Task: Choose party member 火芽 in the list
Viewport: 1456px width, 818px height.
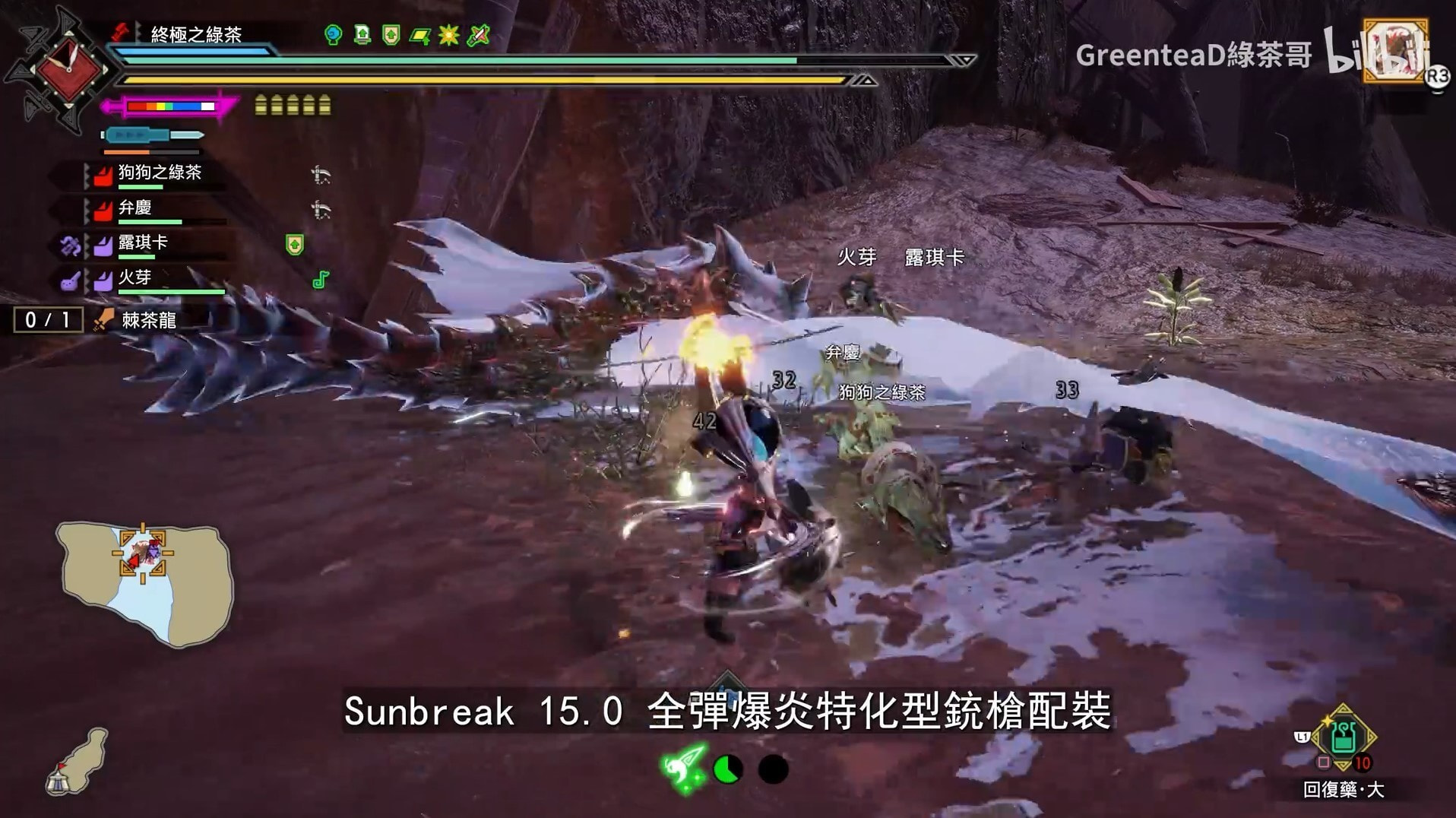Action: 135,278
